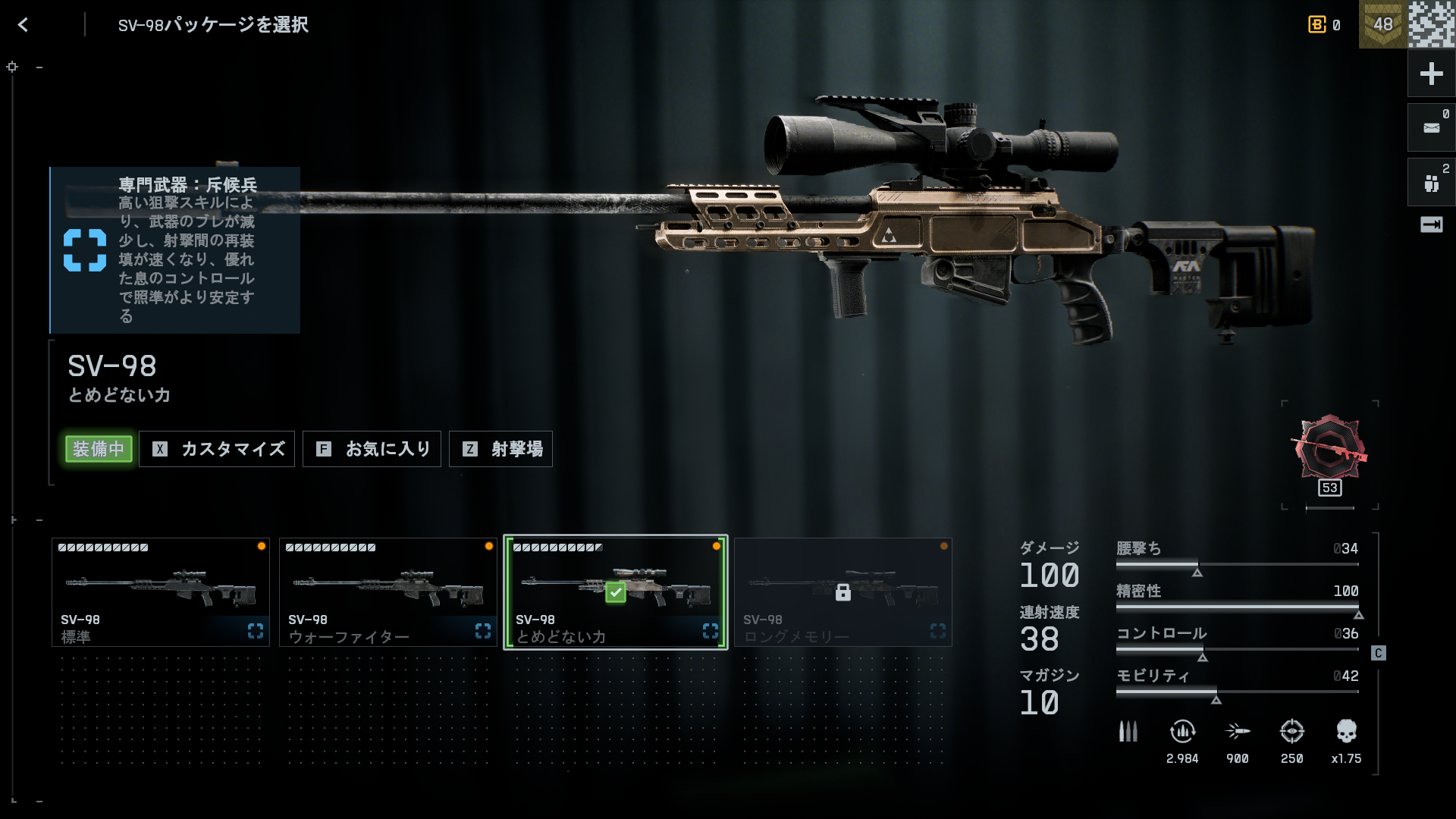This screenshot has width=1456, height=819.
Task: Open the mail envelope icon
Action: click(x=1431, y=127)
